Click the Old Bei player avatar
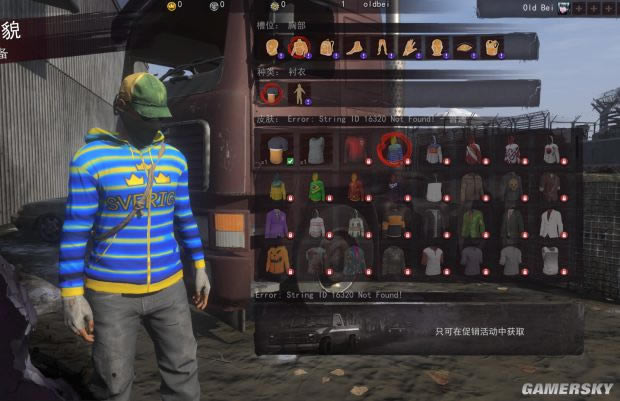 [565, 8]
